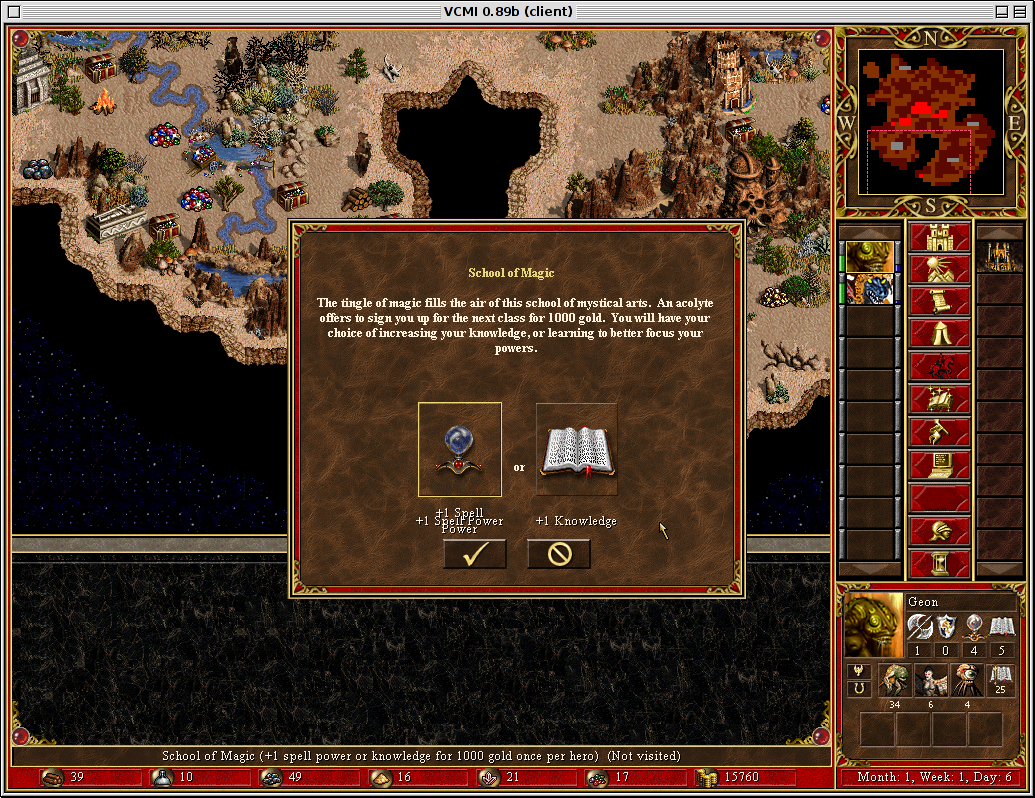Click the move hero horseman button
This screenshot has height=798, width=1035.
tap(939, 367)
